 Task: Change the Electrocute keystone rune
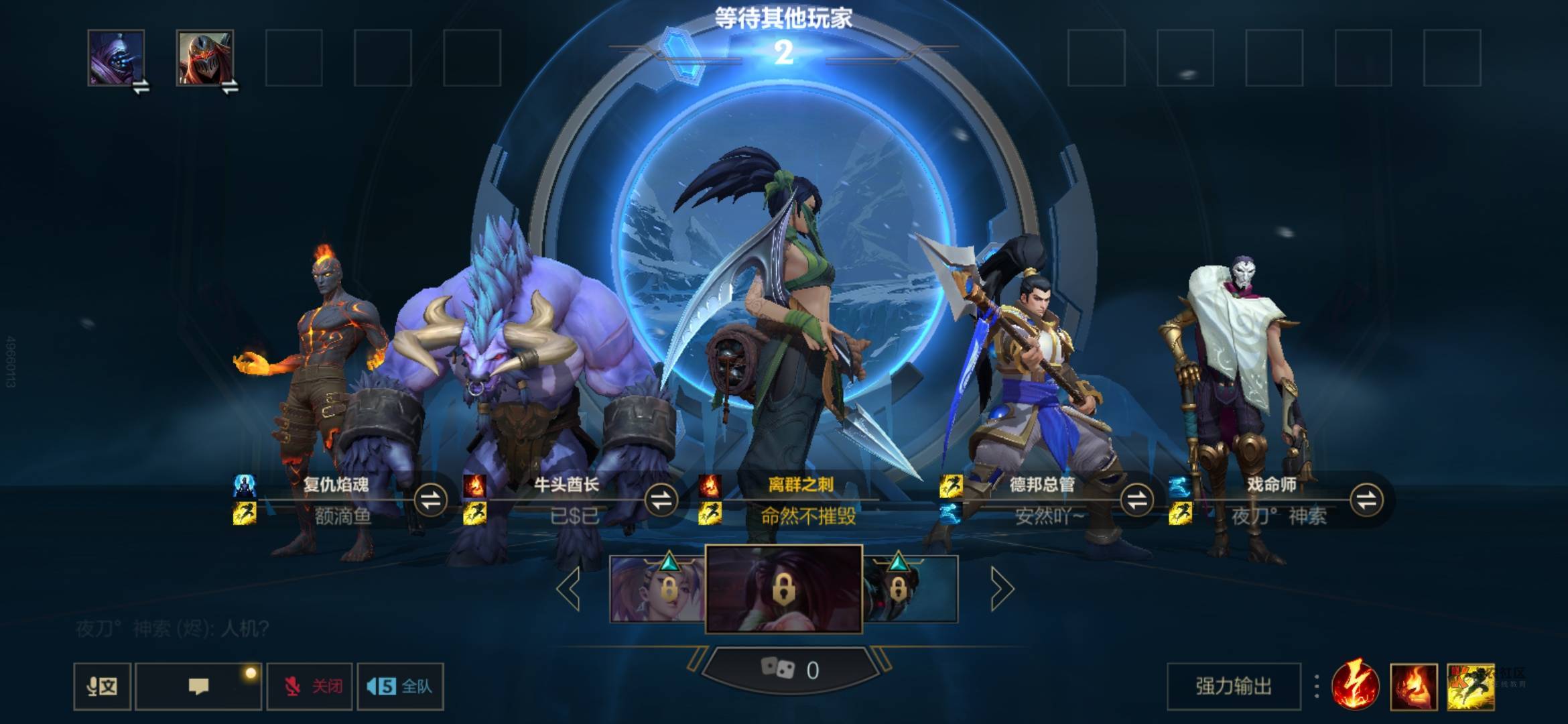1355,686
